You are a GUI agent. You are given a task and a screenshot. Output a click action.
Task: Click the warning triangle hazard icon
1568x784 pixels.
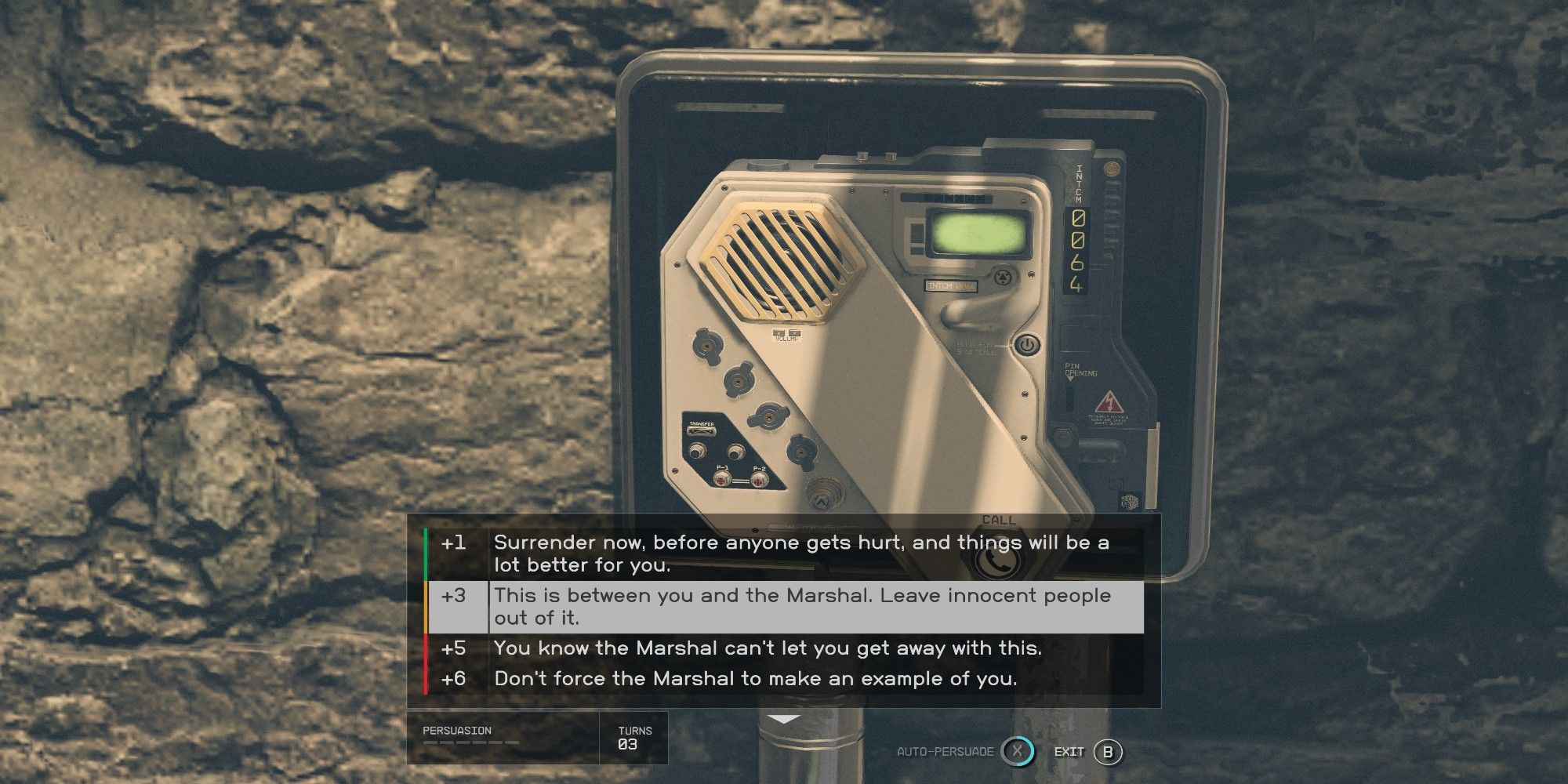point(1110,401)
